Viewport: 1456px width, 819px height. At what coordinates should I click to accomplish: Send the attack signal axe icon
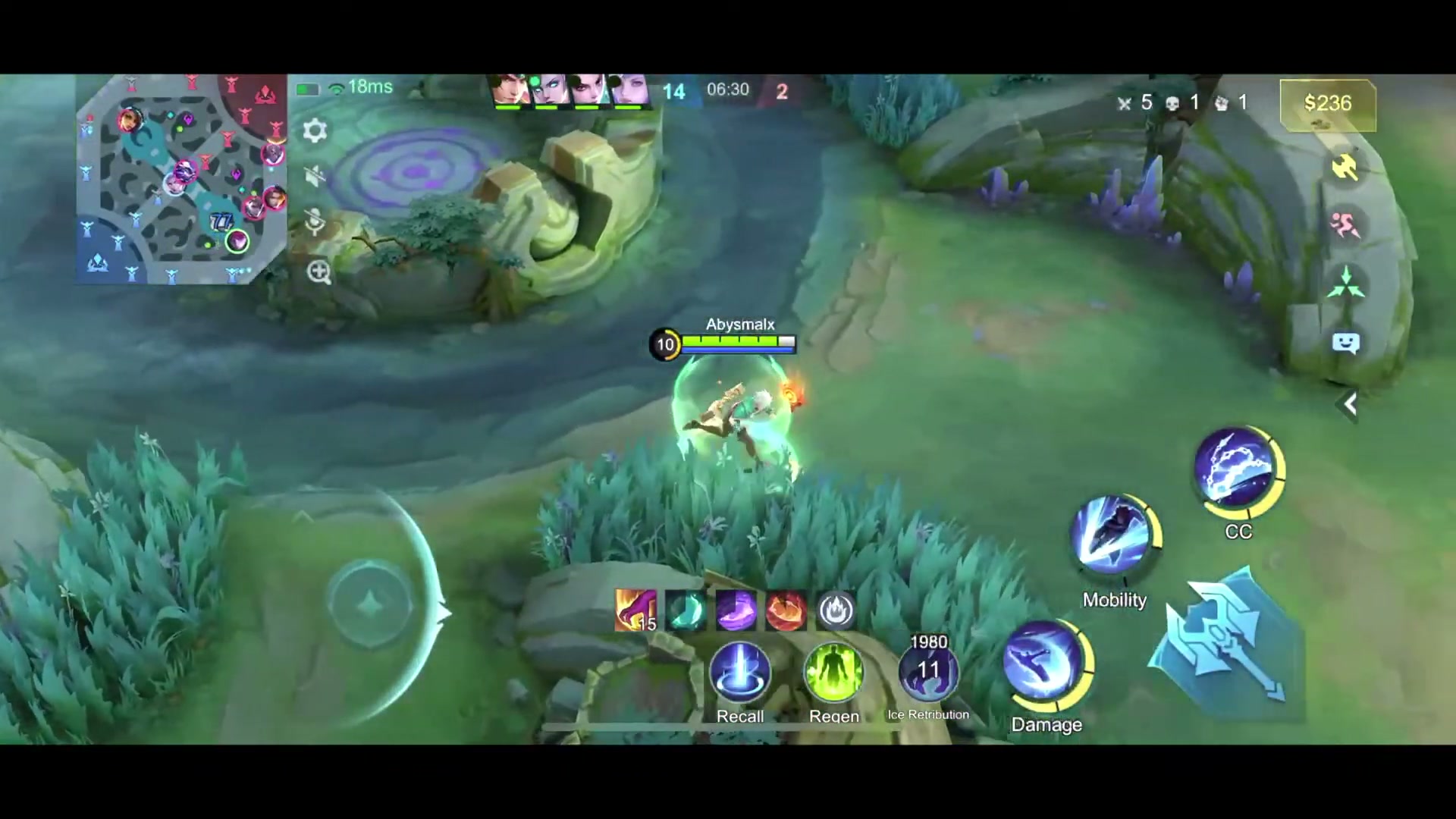(1346, 168)
